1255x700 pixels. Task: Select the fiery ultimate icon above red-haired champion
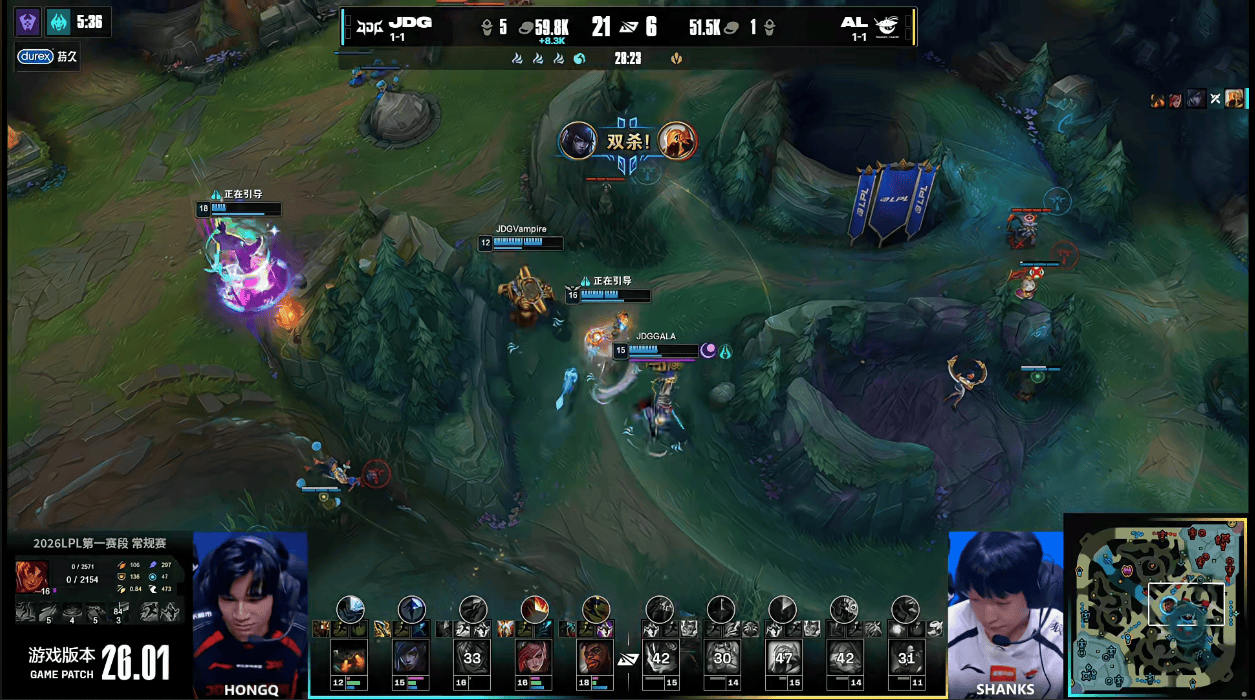(534, 608)
